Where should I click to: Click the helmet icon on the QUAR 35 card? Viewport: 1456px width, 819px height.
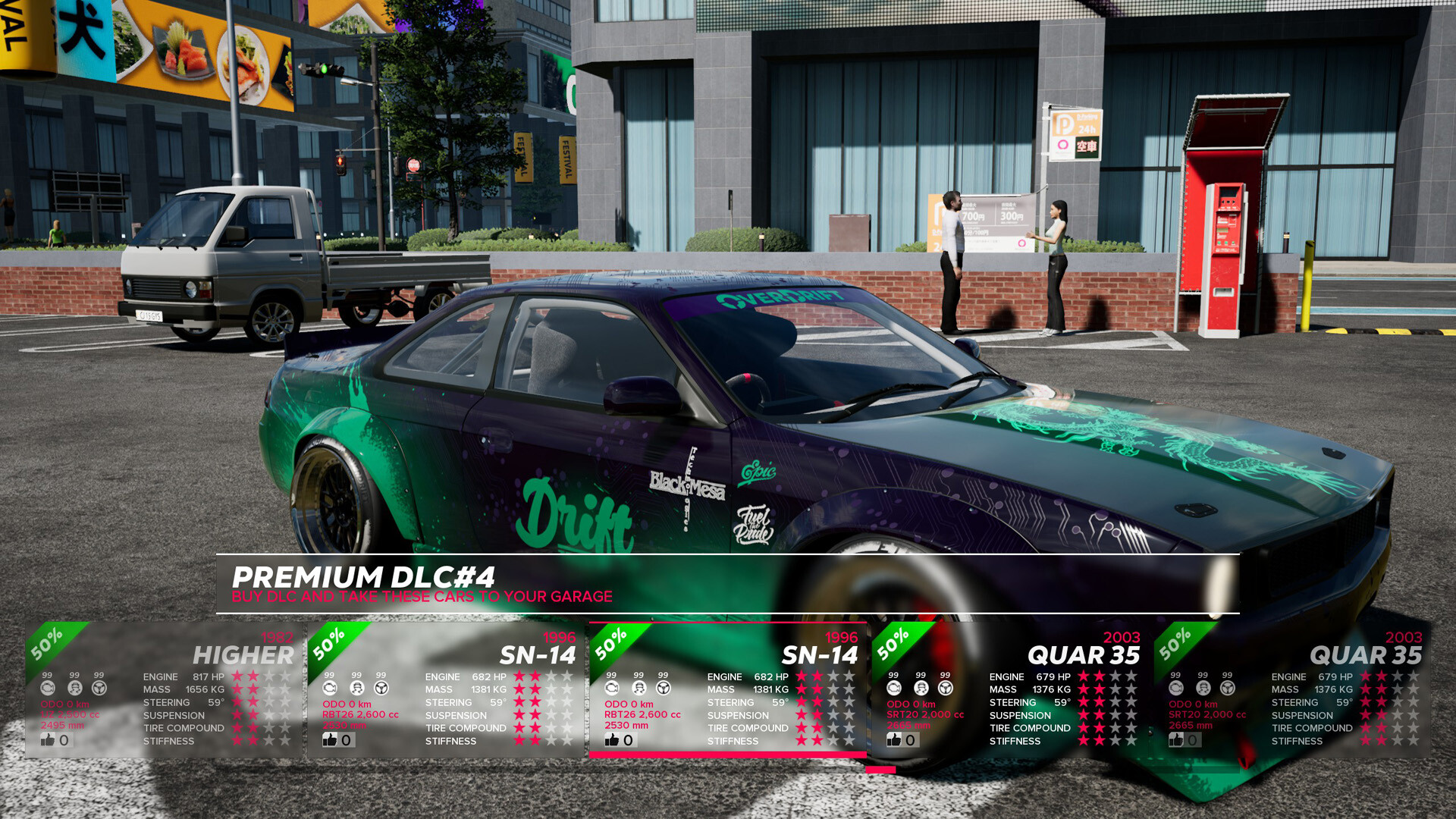click(920, 688)
